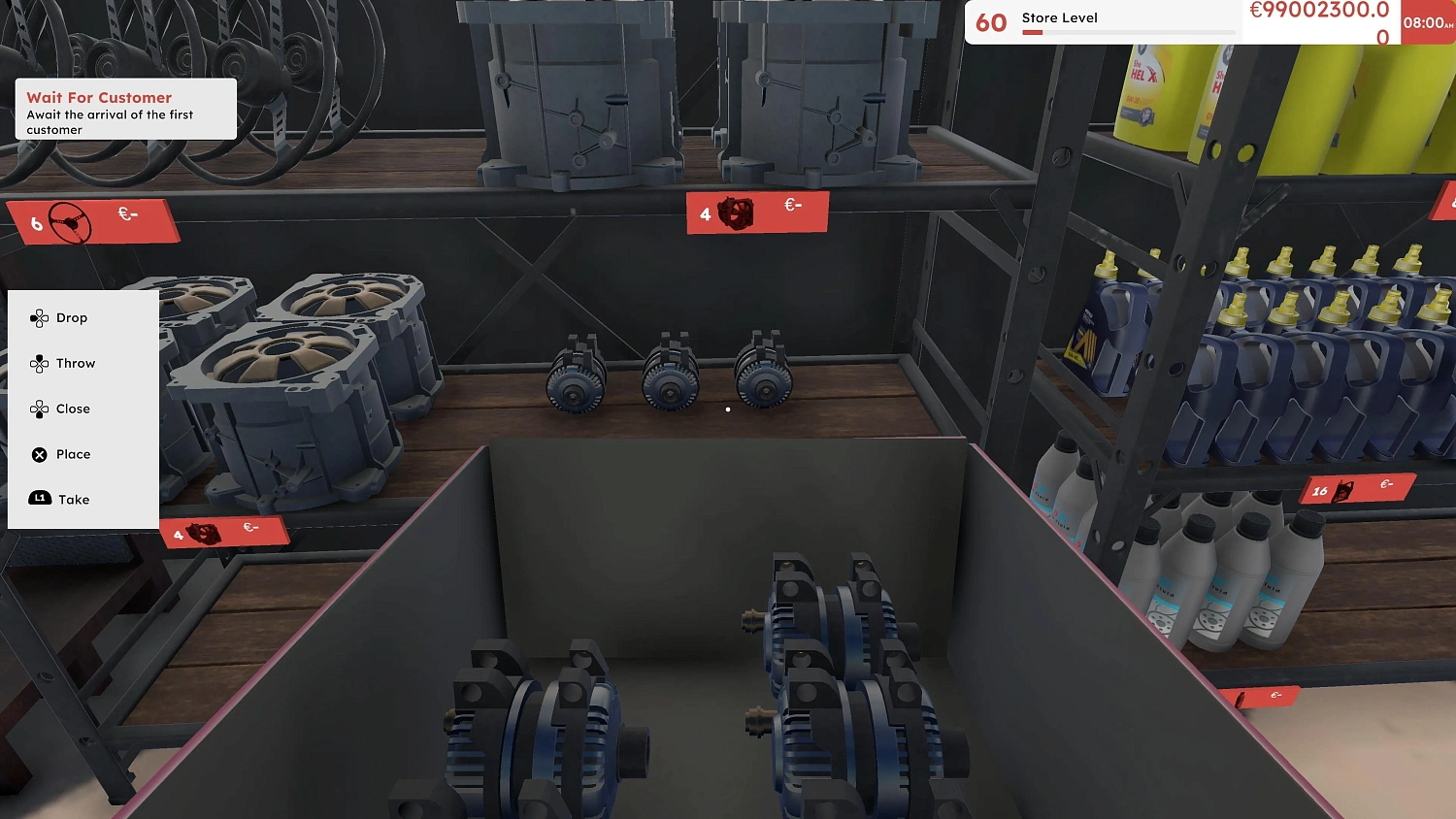Choose Close from the action menu

tap(73, 409)
